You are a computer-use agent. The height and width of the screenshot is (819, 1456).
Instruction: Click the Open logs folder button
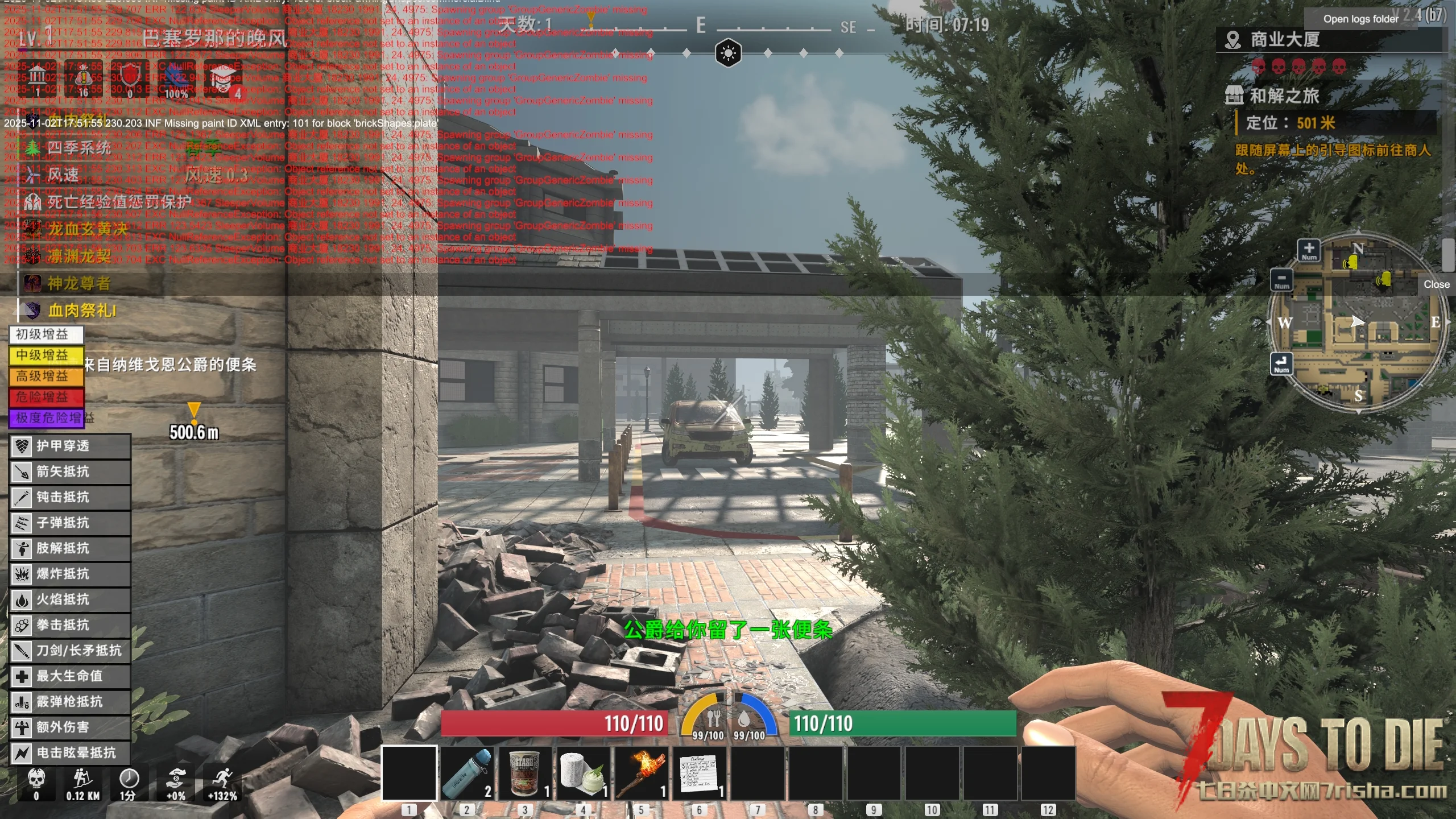pyautogui.click(x=1360, y=19)
